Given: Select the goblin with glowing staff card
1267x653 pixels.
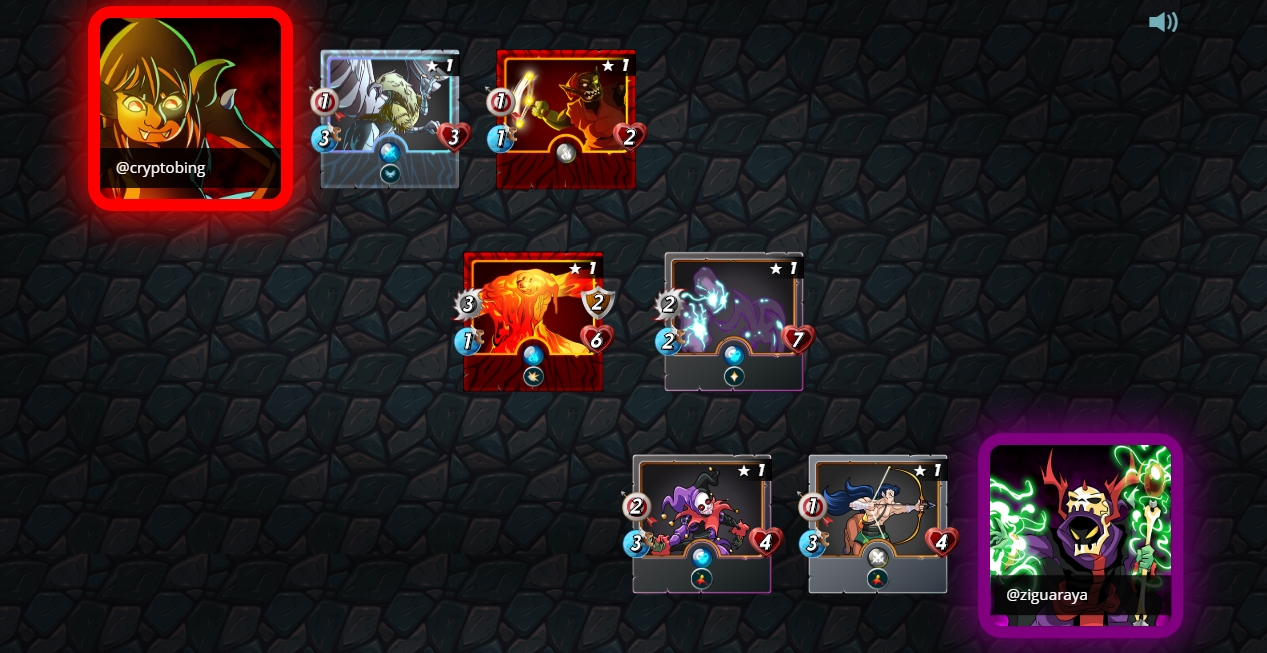Looking at the screenshot, I should pyautogui.click(x=566, y=118).
